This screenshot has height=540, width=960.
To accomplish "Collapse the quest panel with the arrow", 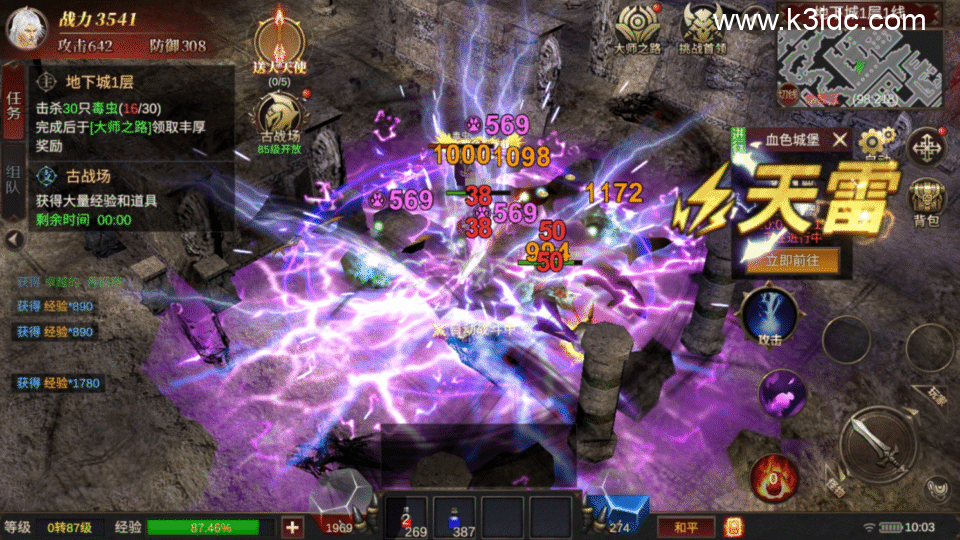I will tap(14, 240).
